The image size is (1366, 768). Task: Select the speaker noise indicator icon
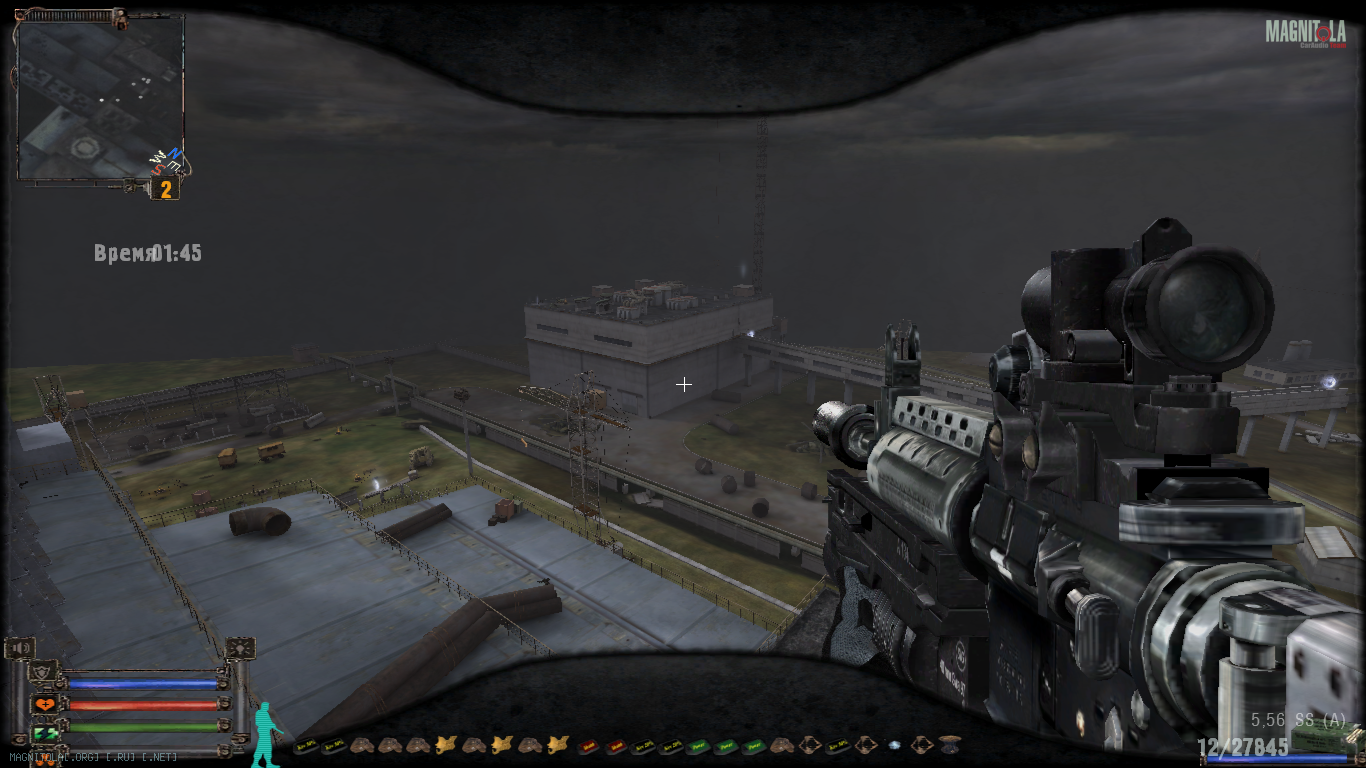click(x=19, y=649)
